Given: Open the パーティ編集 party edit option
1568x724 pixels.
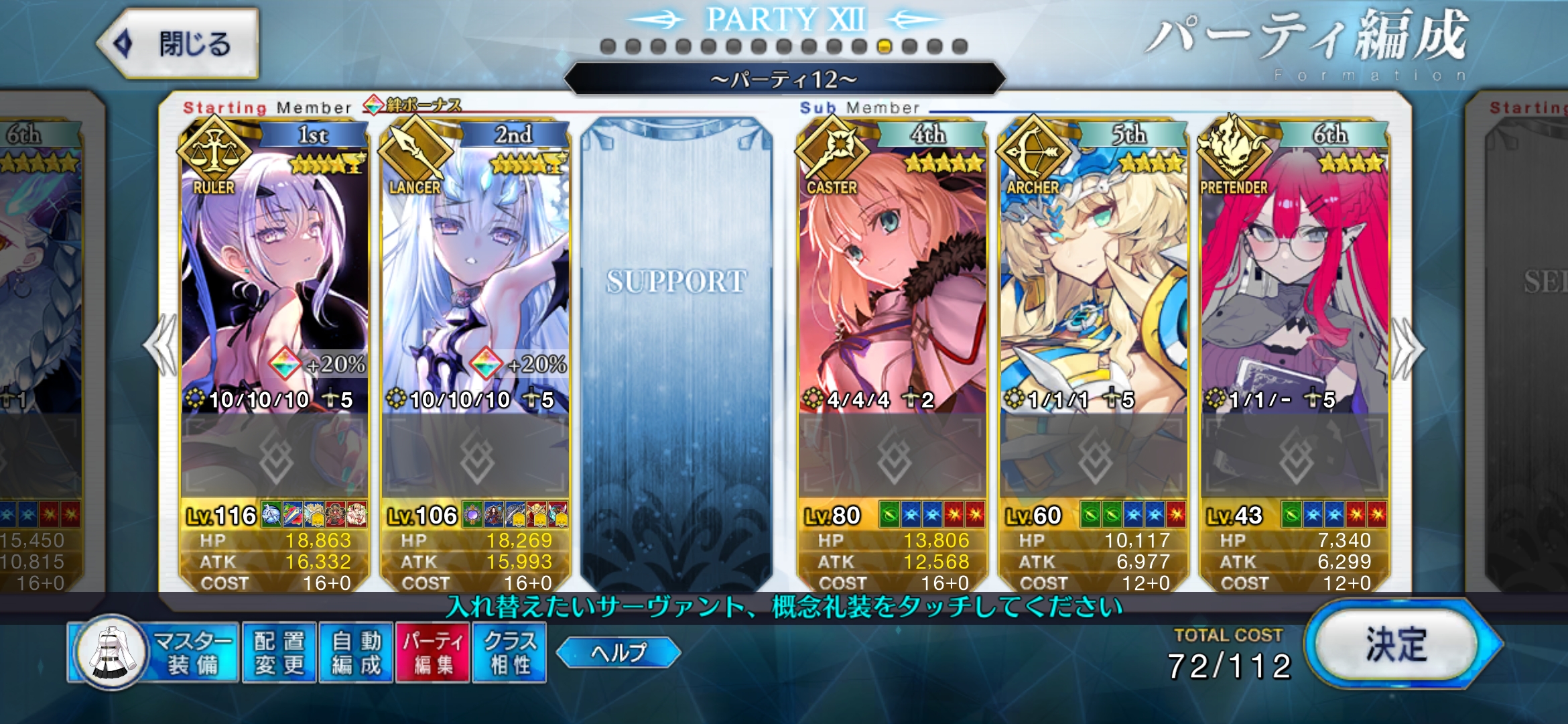Looking at the screenshot, I should (433, 653).
